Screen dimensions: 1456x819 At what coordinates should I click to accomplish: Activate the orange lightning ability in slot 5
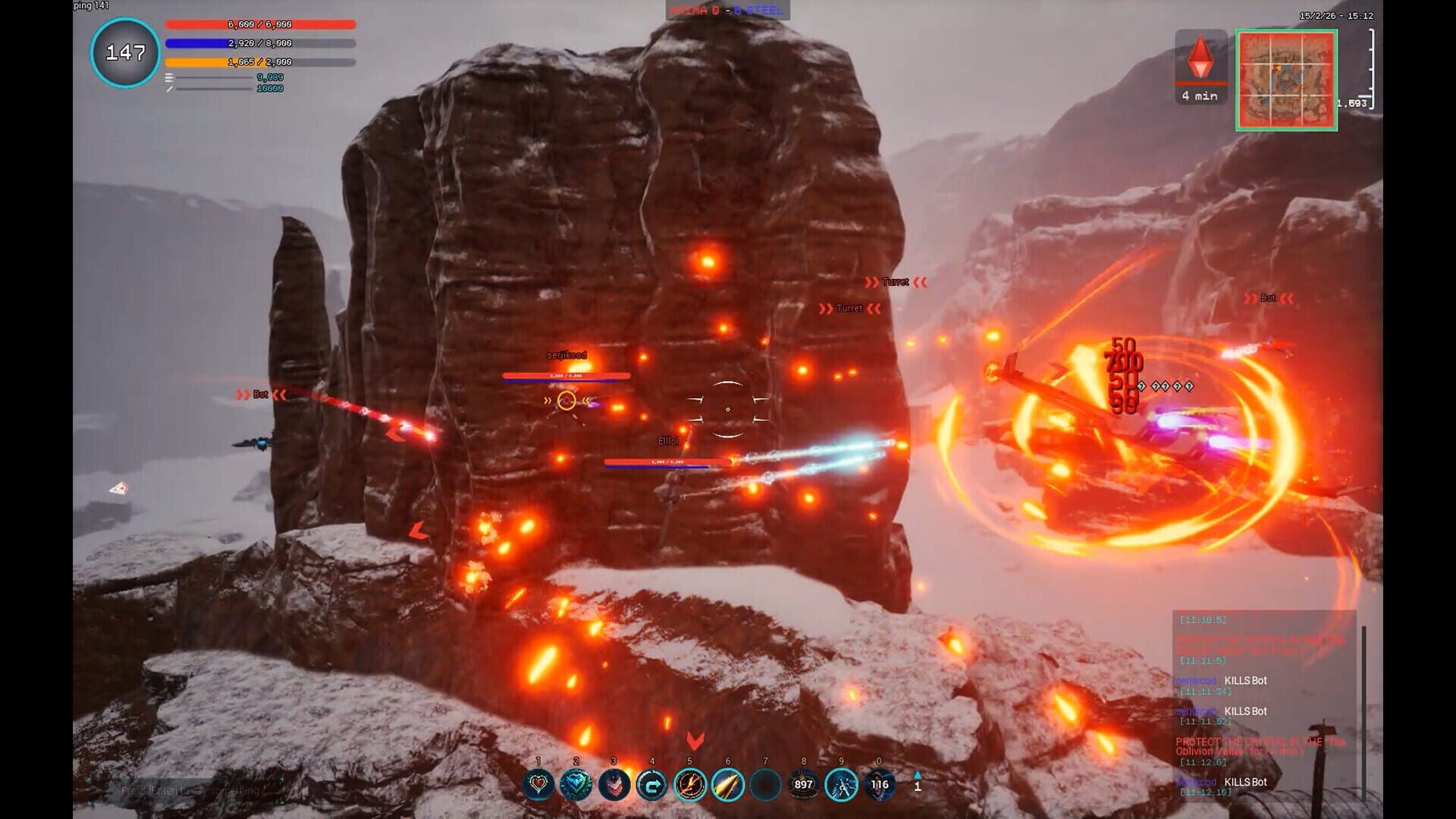click(690, 785)
